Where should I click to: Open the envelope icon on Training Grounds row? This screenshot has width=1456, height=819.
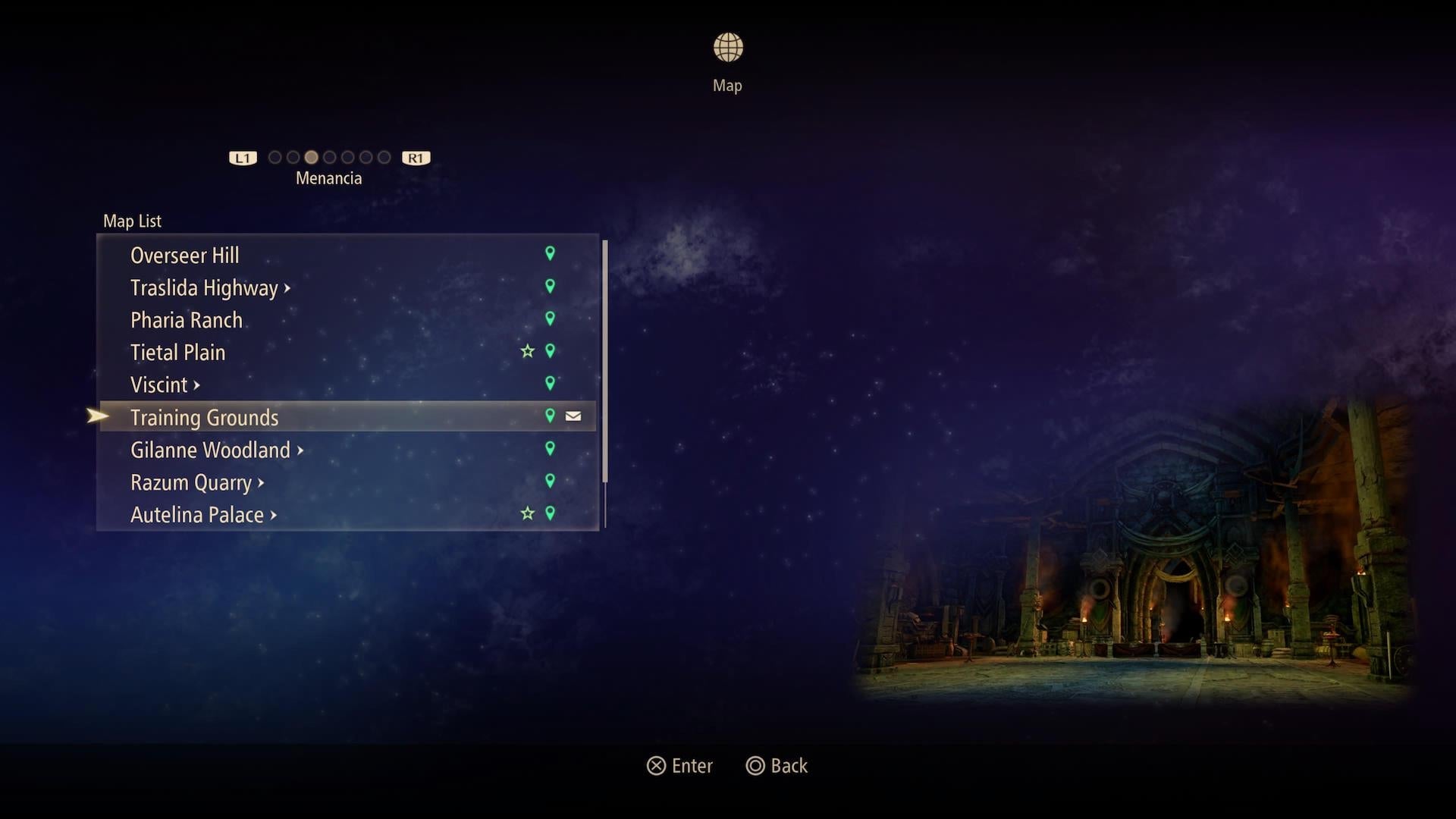[x=573, y=416]
